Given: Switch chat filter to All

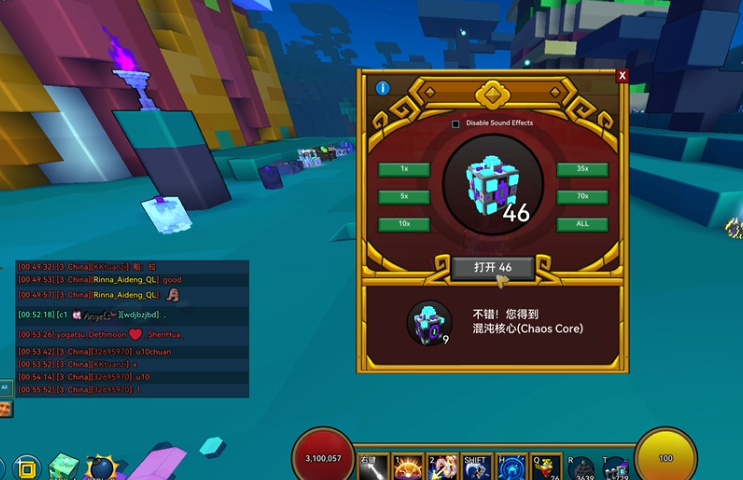Looking at the screenshot, I should [x=5, y=387].
